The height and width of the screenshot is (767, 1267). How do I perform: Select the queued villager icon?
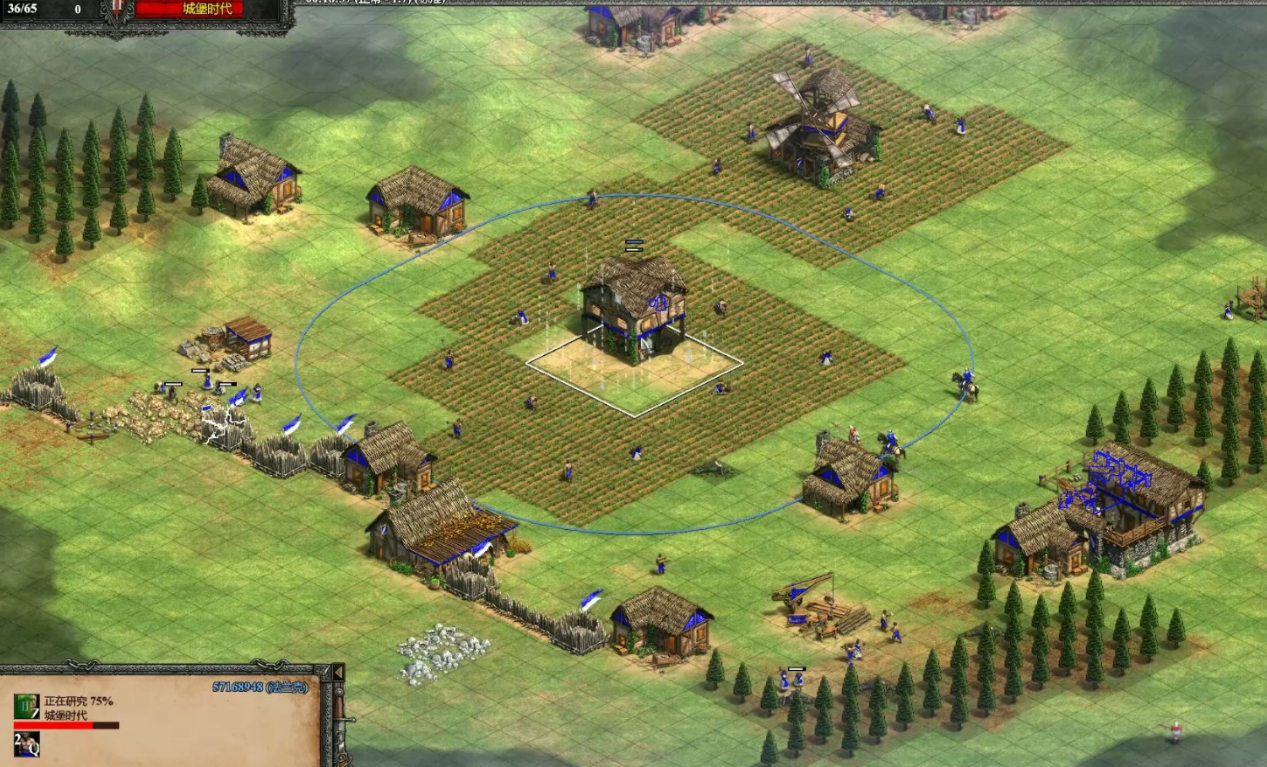pos(26,743)
